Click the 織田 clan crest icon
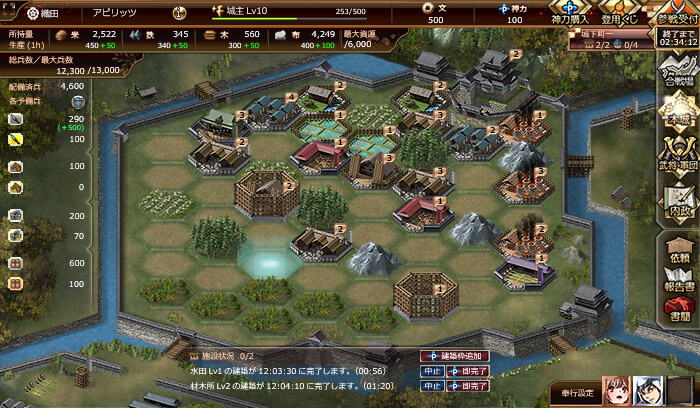Image resolution: width=700 pixels, height=408 pixels. (x=17, y=13)
